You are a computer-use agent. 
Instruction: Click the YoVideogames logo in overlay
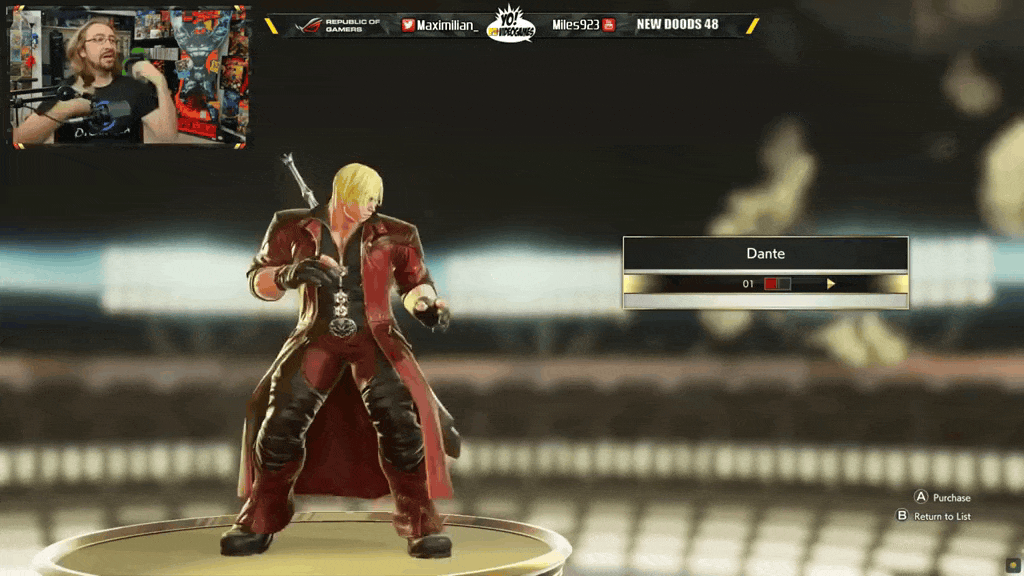(x=511, y=25)
